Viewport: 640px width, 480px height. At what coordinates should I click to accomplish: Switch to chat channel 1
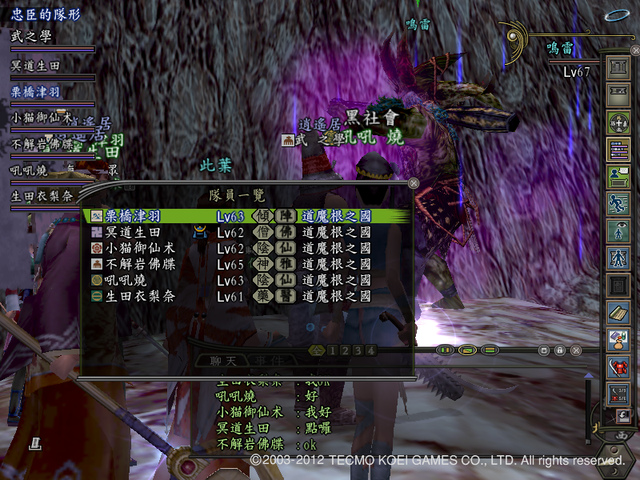pos(332,350)
